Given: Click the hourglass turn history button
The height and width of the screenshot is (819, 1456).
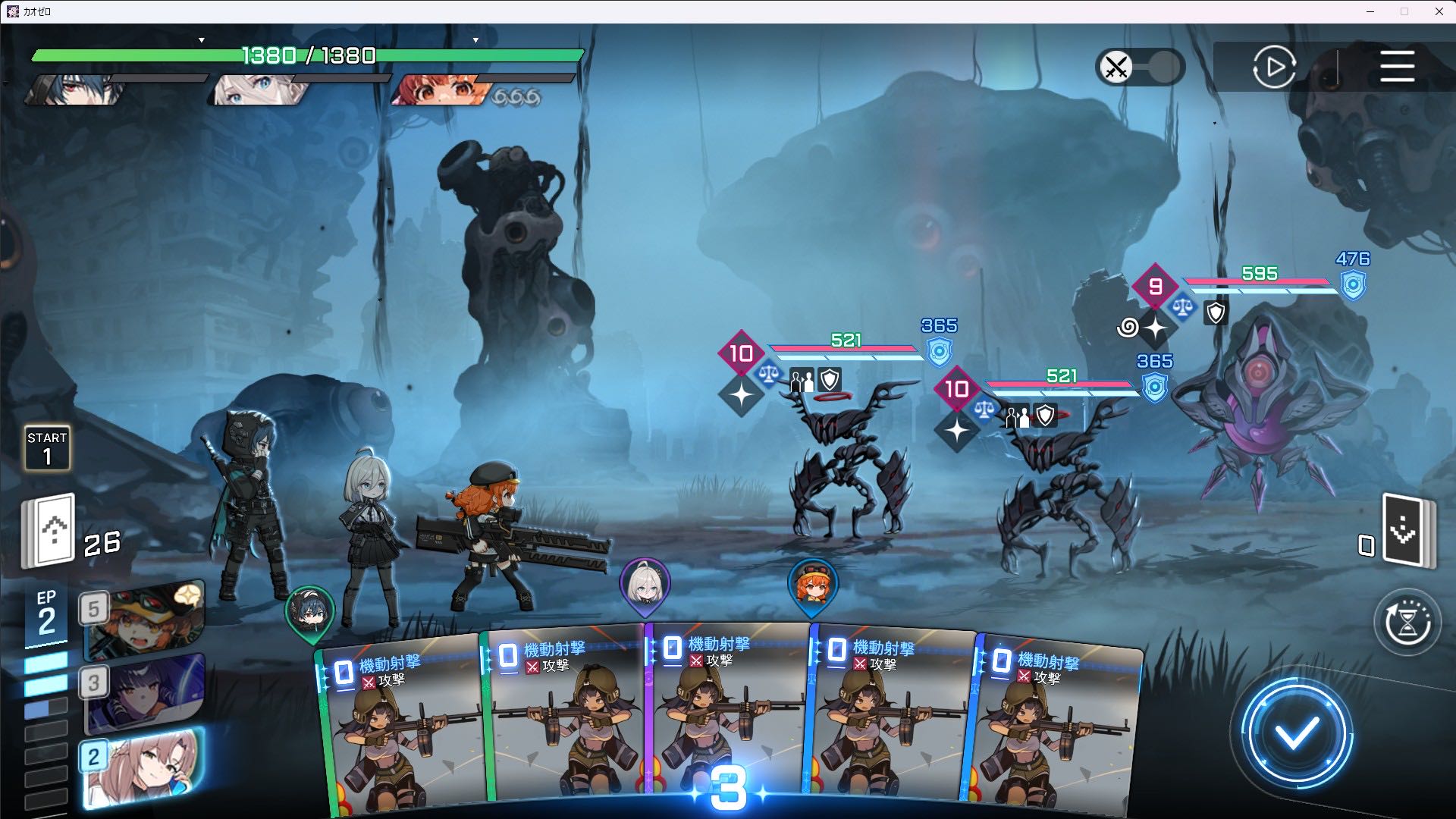Looking at the screenshot, I should [1407, 623].
